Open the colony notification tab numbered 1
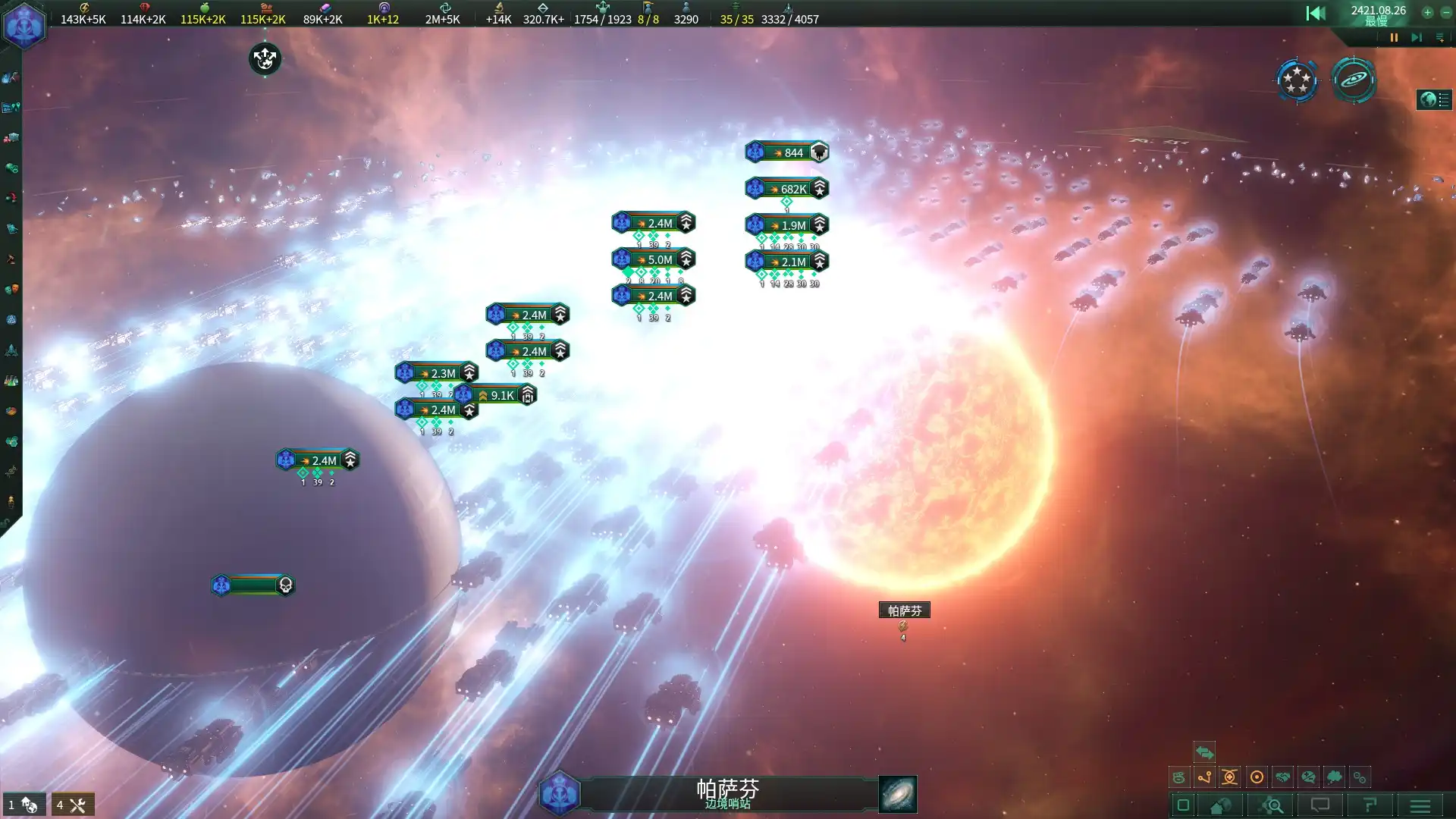The image size is (1456, 819). [x=24, y=805]
